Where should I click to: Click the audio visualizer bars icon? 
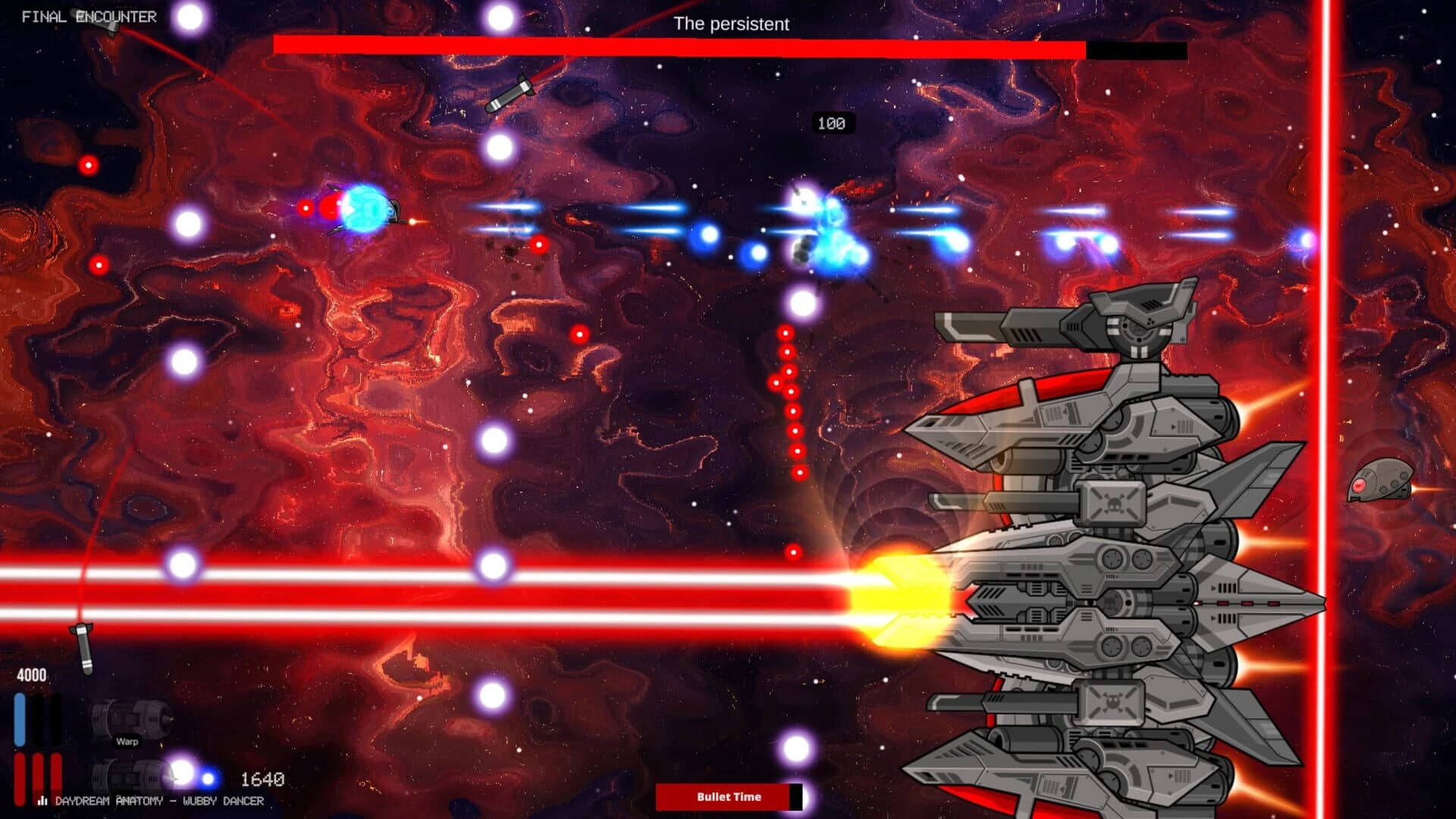(x=43, y=799)
